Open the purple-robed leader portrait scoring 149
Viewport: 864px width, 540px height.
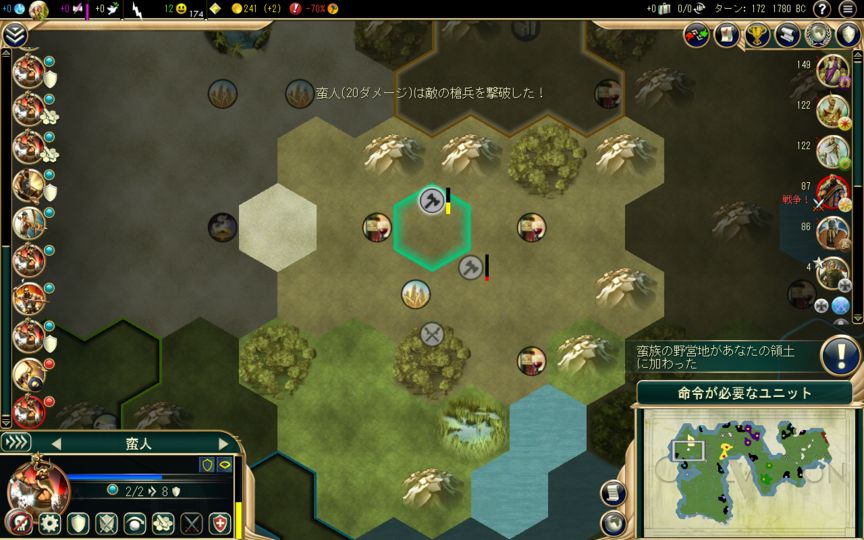point(832,72)
